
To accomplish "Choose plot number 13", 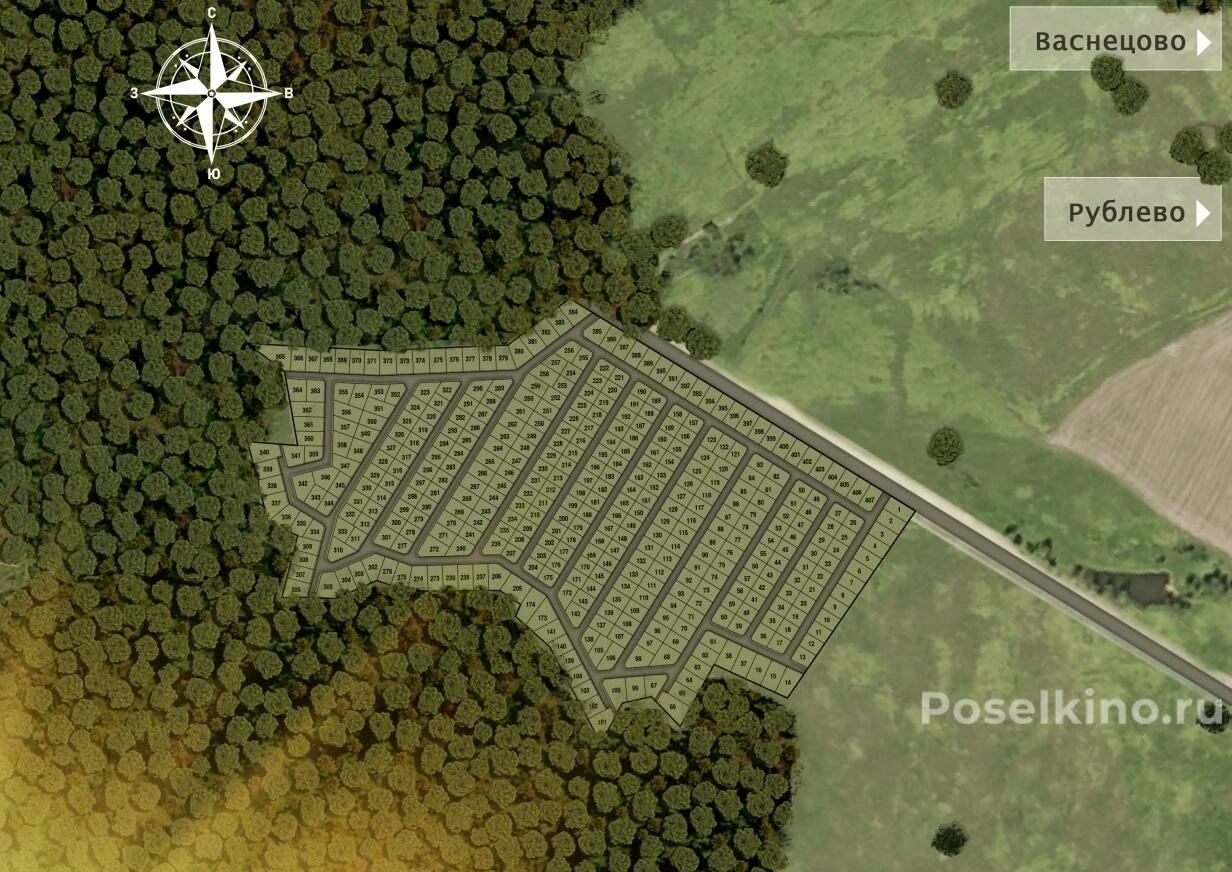I will (x=803, y=657).
